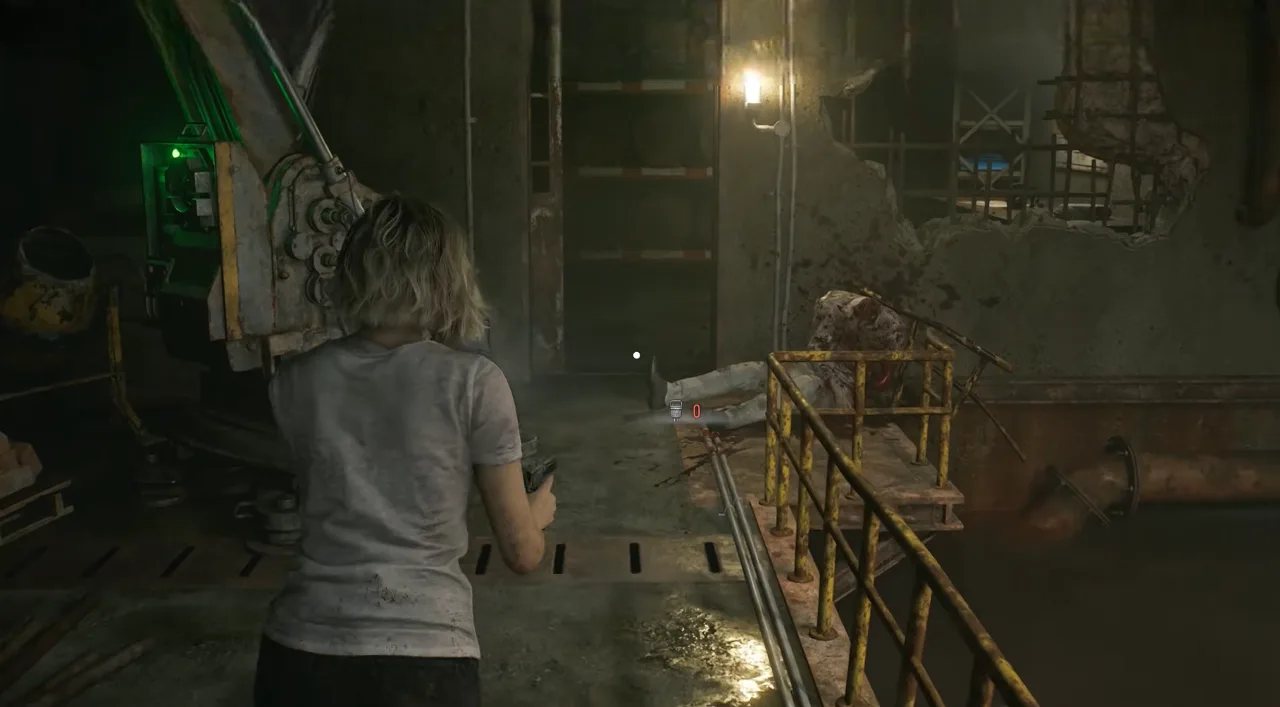Click the metal canister item icon
This screenshot has height=707, width=1280.
click(x=676, y=409)
